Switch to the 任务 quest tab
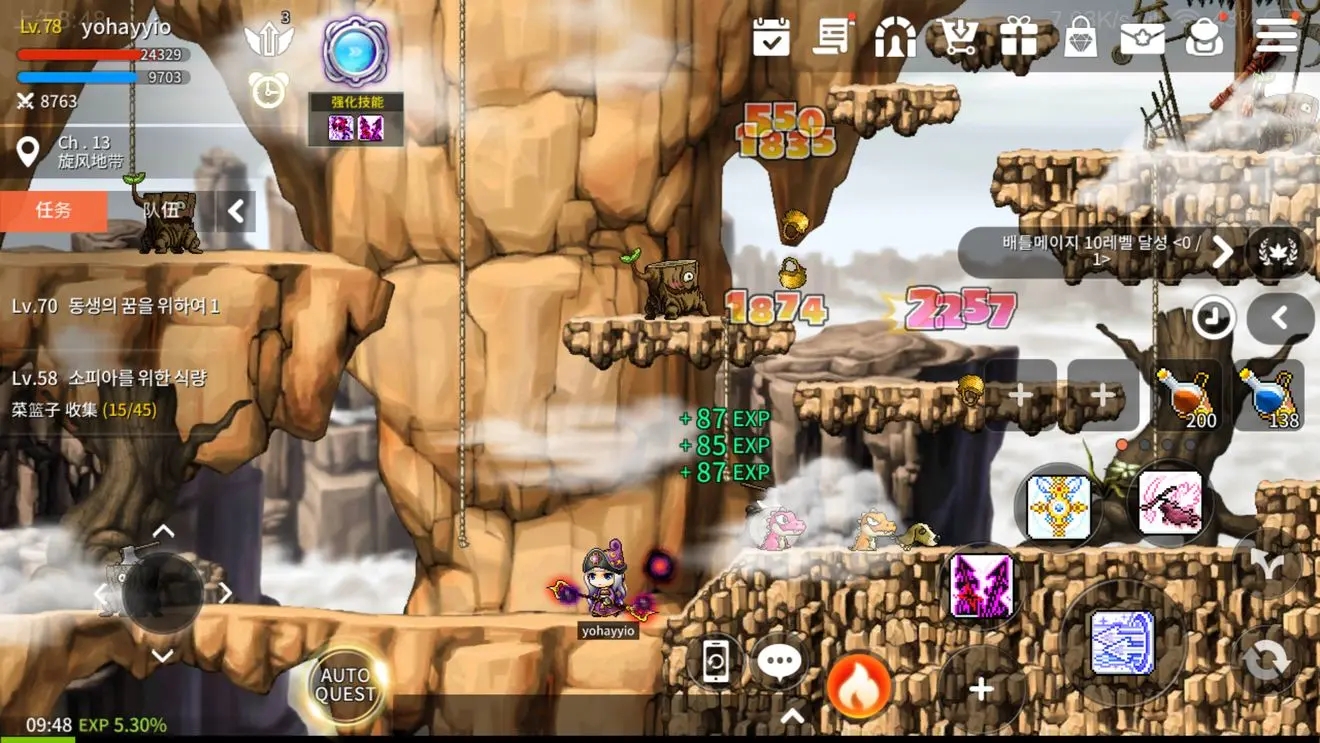This screenshot has width=1320, height=743. (54, 210)
